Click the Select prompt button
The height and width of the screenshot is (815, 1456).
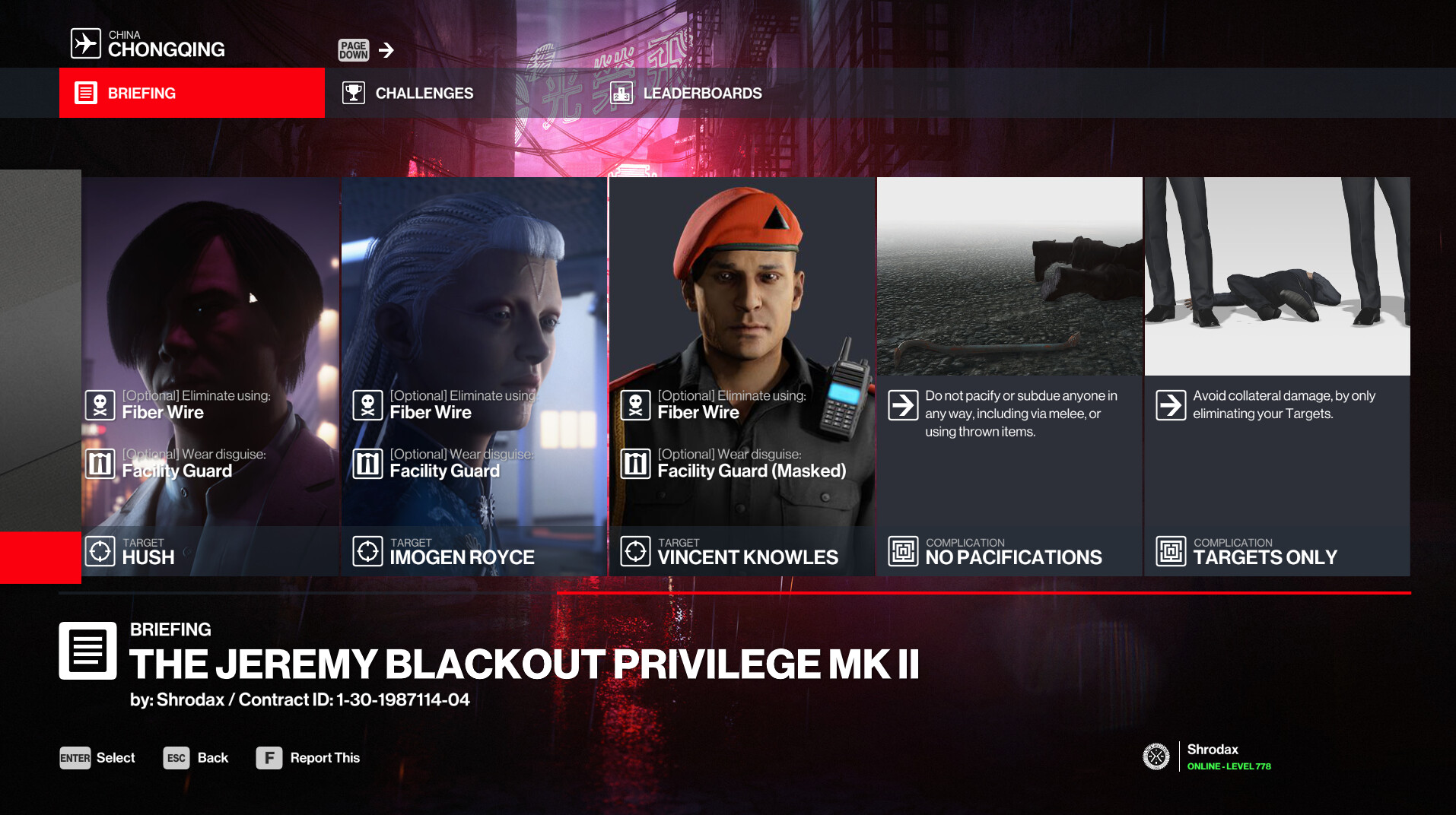pos(97,758)
